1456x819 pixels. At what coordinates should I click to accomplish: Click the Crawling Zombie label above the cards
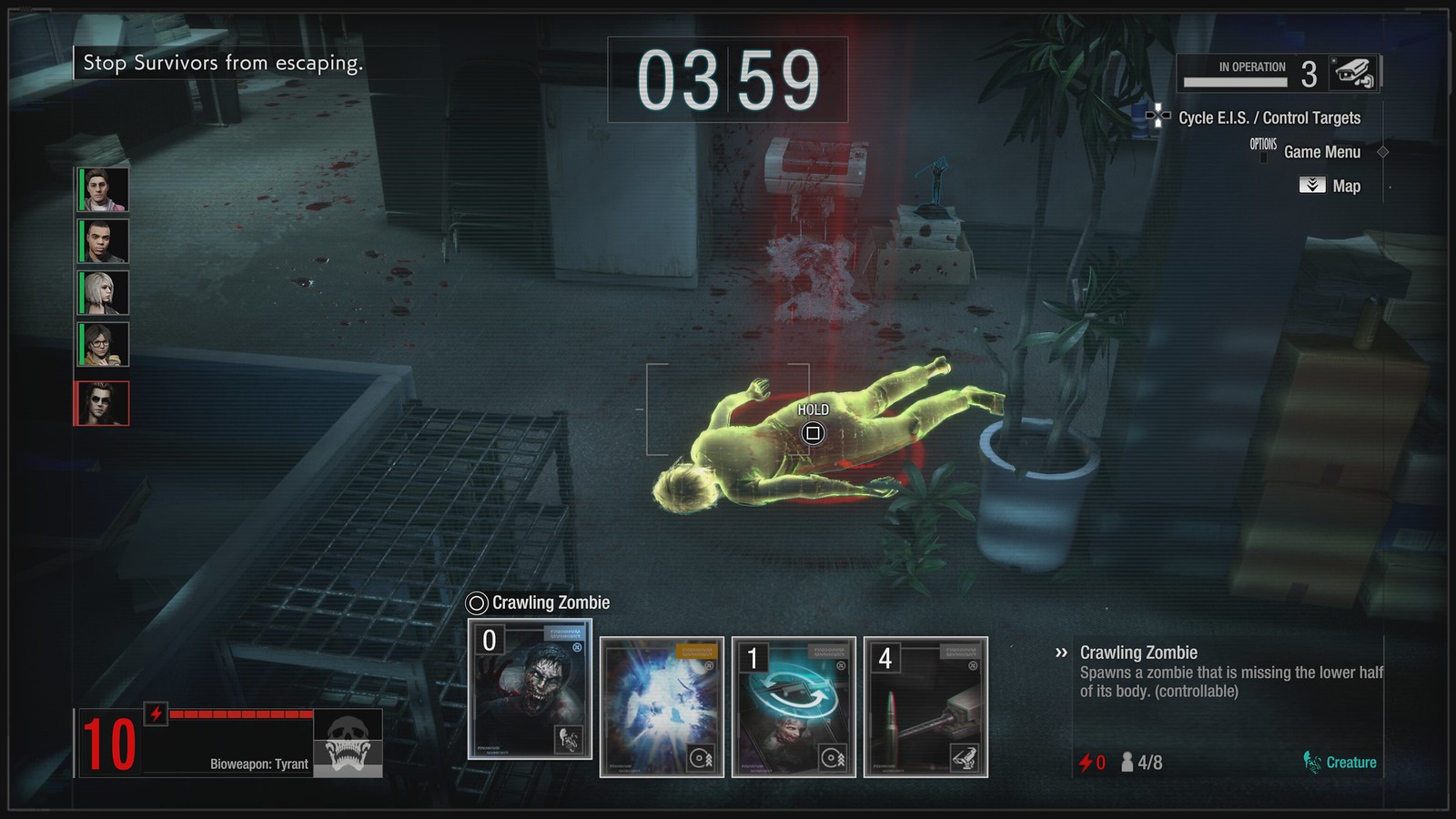[548, 602]
